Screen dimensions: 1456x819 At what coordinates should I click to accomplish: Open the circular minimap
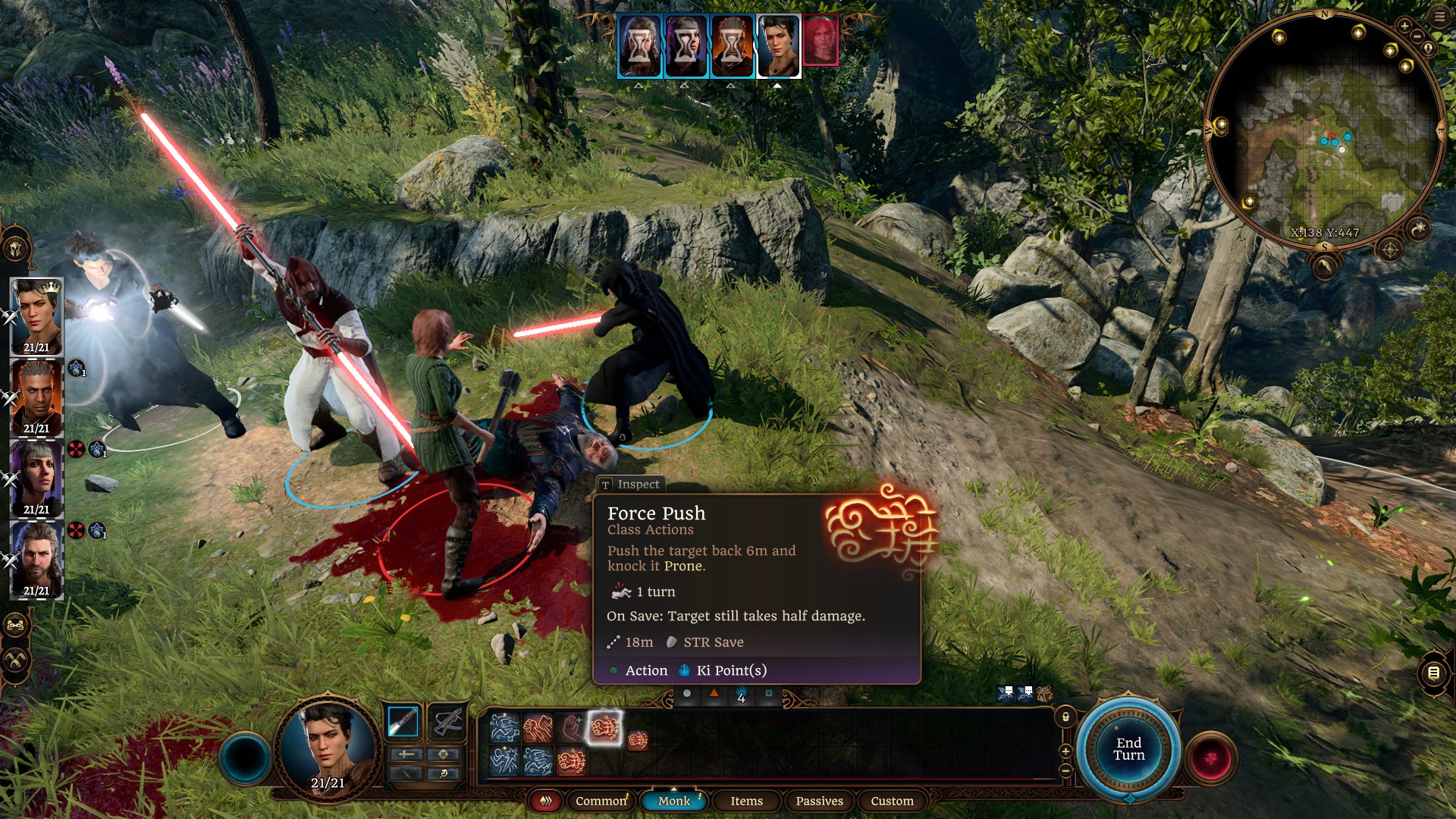pyautogui.click(x=1324, y=129)
